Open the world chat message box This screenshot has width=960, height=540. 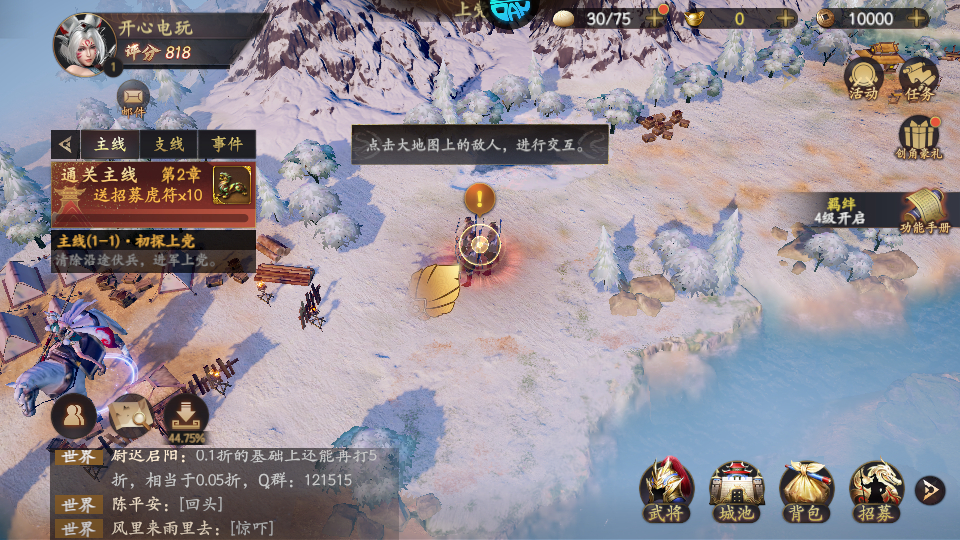point(225,492)
